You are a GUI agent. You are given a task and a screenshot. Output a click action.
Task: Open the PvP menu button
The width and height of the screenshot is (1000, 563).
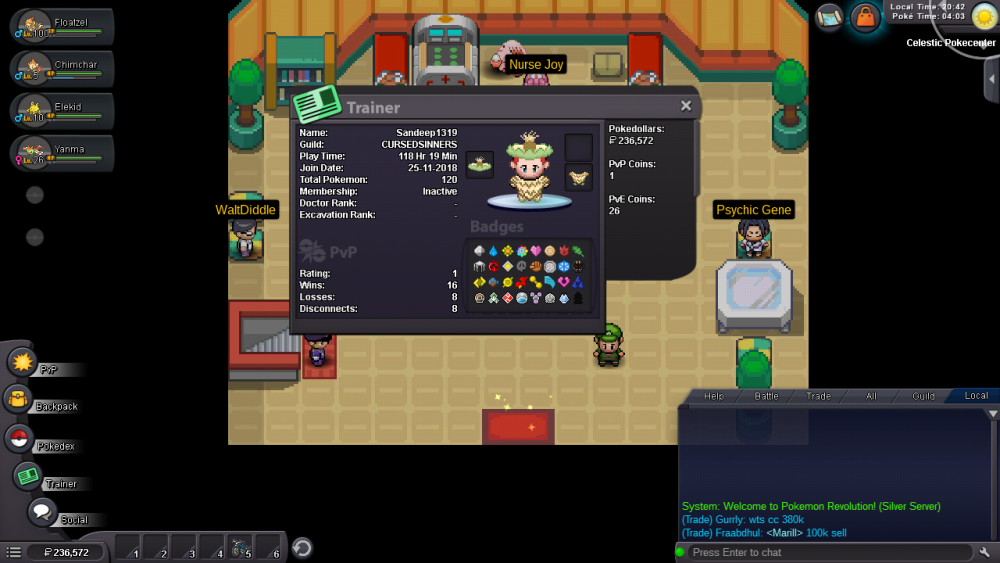point(24,361)
